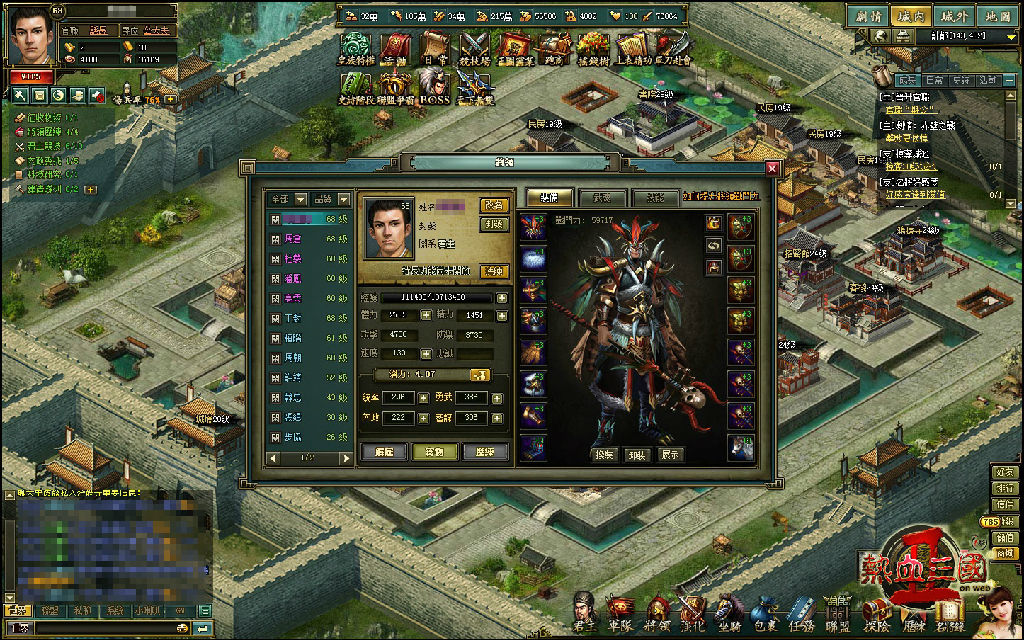Viewport: 1024px width, 640px height.
Task: Open the 將領 generals menu
Action: (657, 611)
